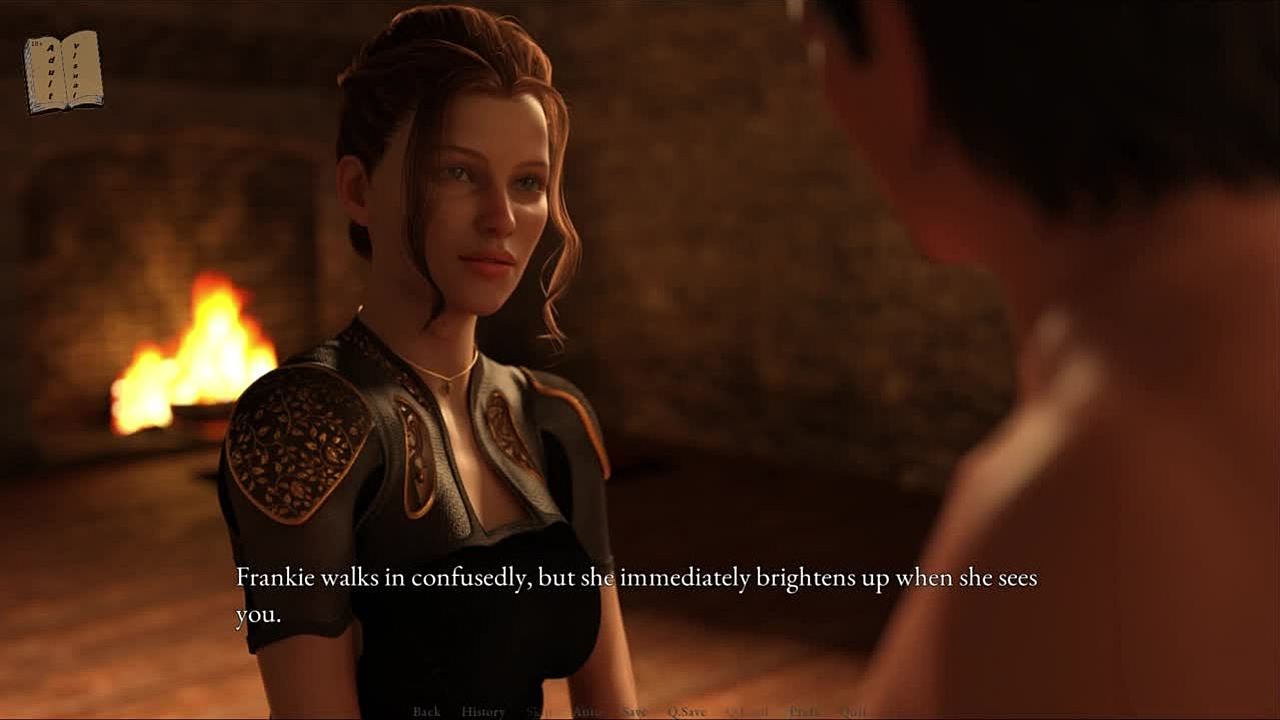This screenshot has height=720, width=1280.
Task: Open Prefs settings menu
Action: (804, 711)
